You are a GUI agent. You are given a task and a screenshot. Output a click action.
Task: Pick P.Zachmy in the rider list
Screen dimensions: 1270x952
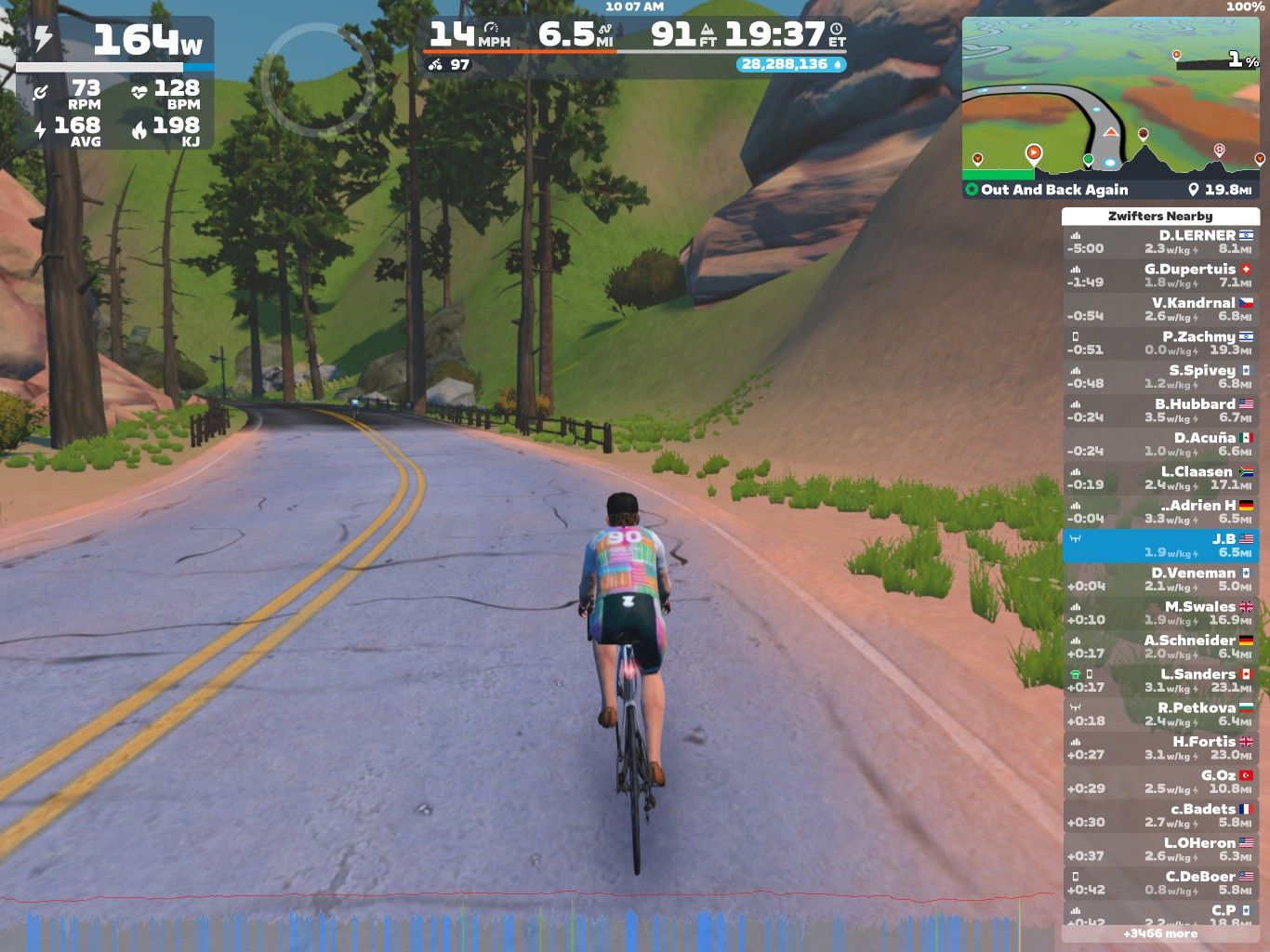click(1159, 343)
